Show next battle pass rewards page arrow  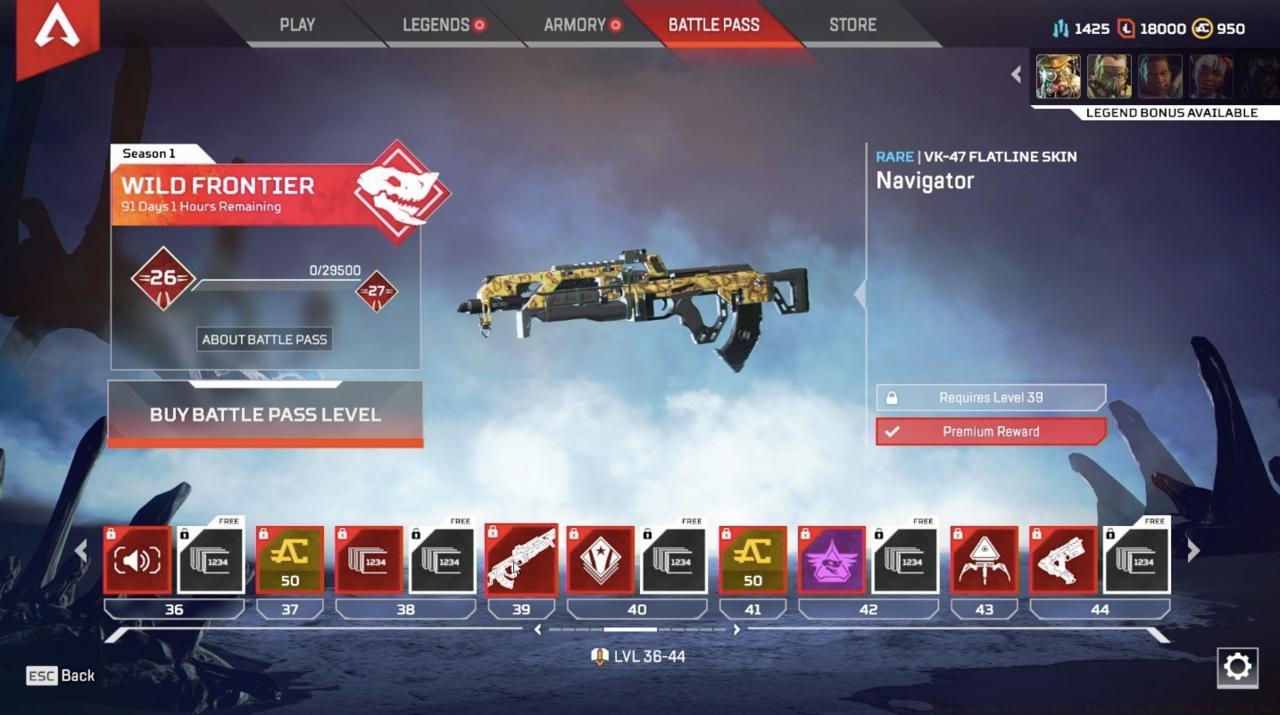[x=1192, y=550]
